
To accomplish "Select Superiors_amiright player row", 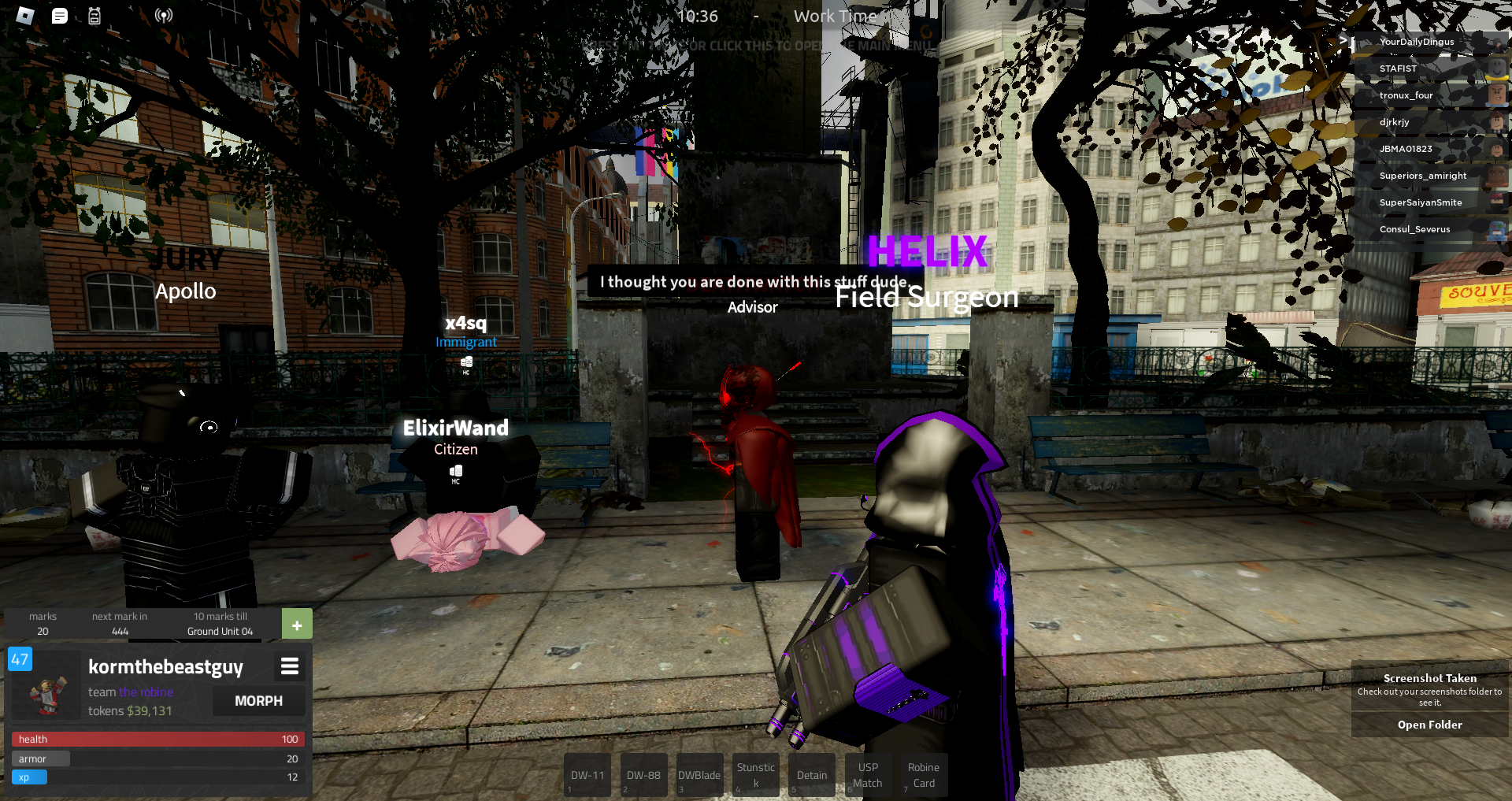I will (1422, 176).
